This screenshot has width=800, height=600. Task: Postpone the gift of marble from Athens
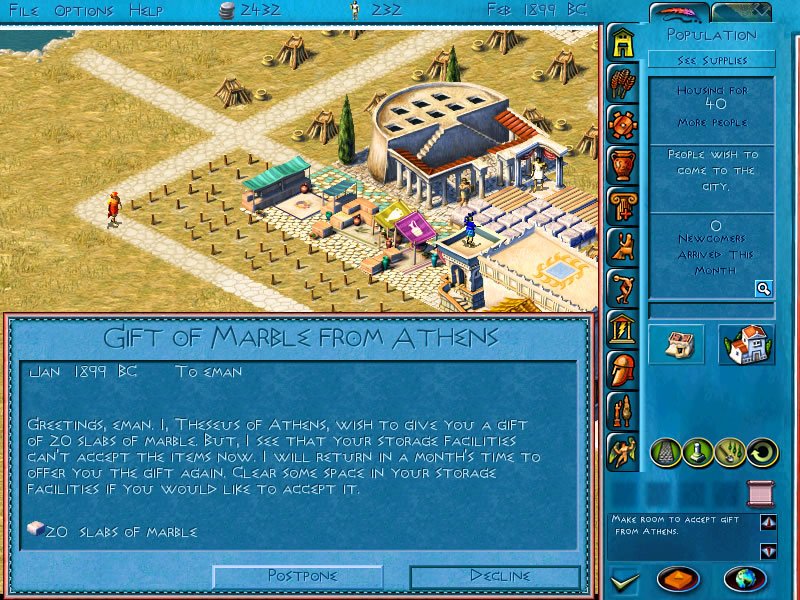pyautogui.click(x=298, y=576)
